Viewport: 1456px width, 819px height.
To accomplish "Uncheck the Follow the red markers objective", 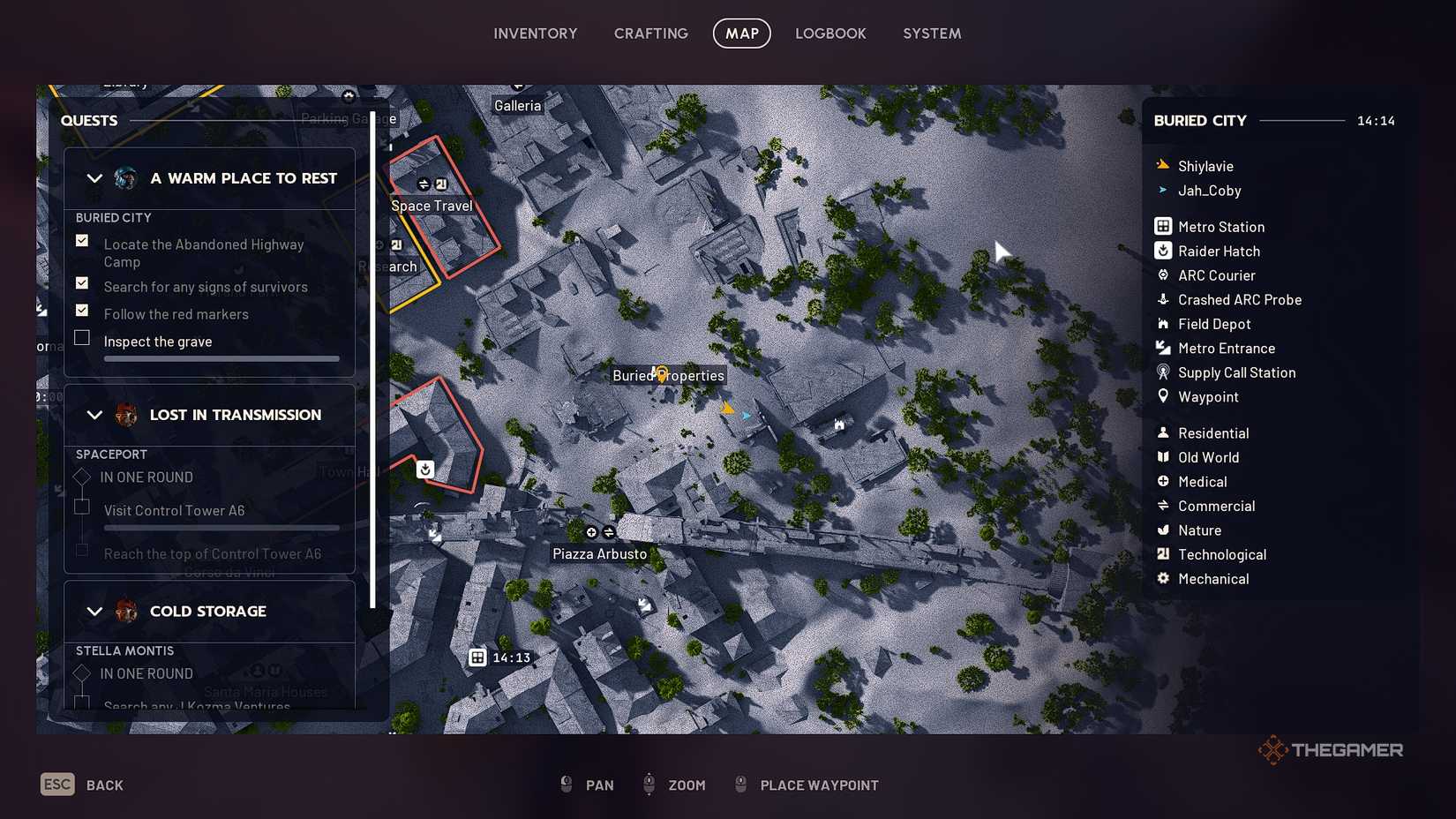I will click(82, 310).
